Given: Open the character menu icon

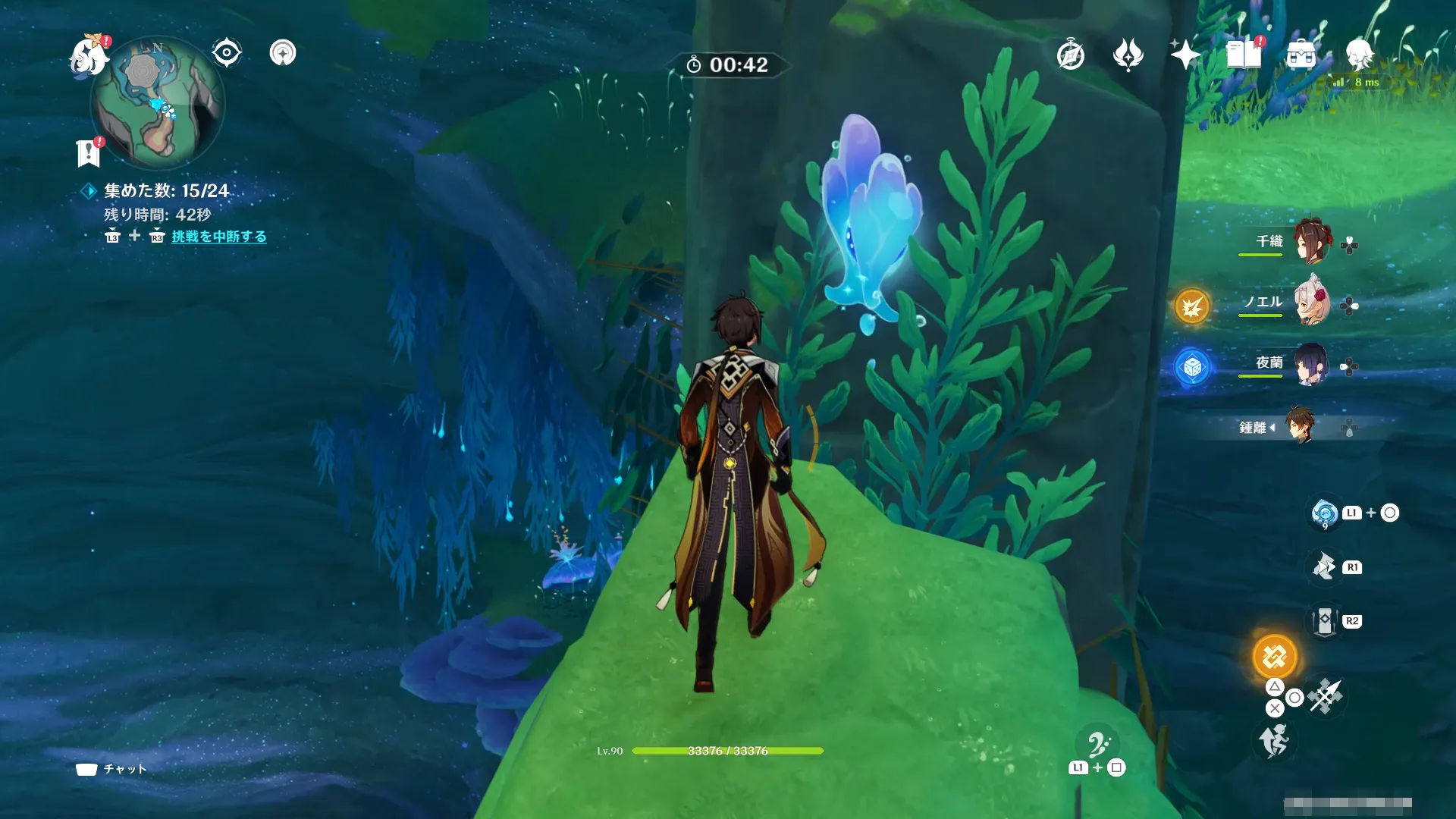Looking at the screenshot, I should [1359, 55].
